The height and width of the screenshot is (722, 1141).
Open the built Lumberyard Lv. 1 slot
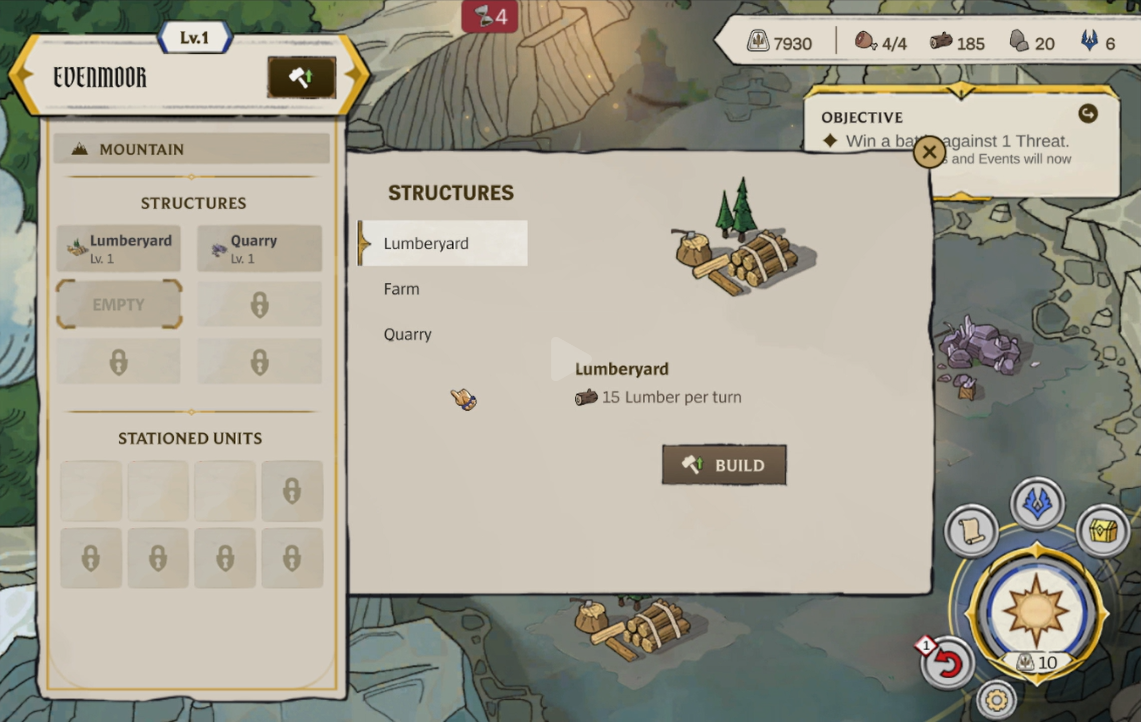(x=119, y=248)
